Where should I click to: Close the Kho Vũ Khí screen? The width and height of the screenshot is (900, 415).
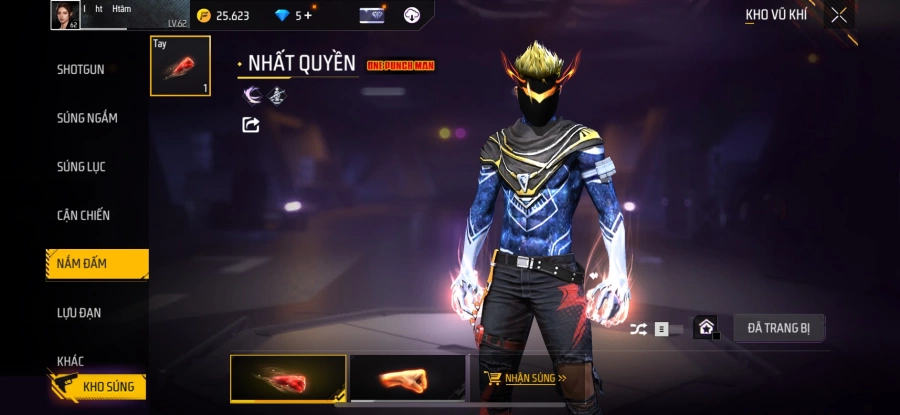pyautogui.click(x=839, y=15)
